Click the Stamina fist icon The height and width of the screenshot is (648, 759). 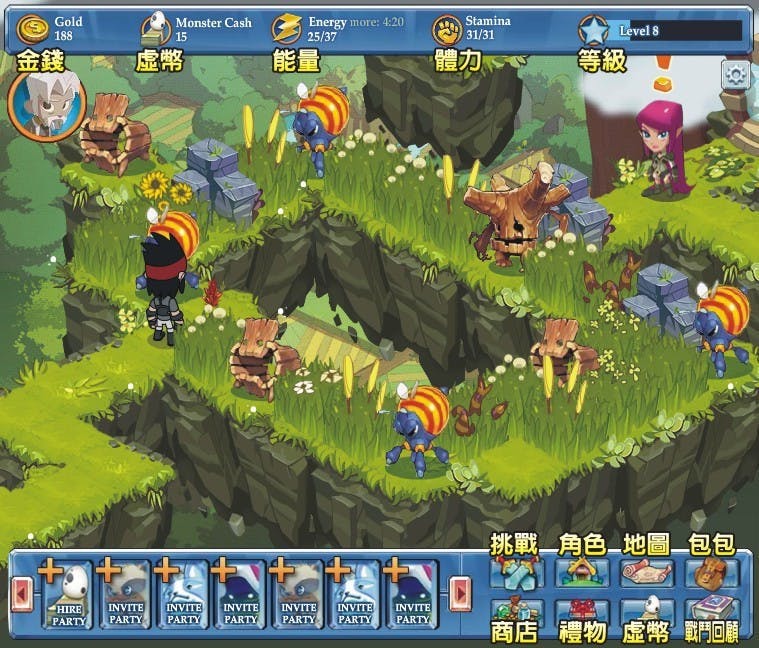(446, 29)
